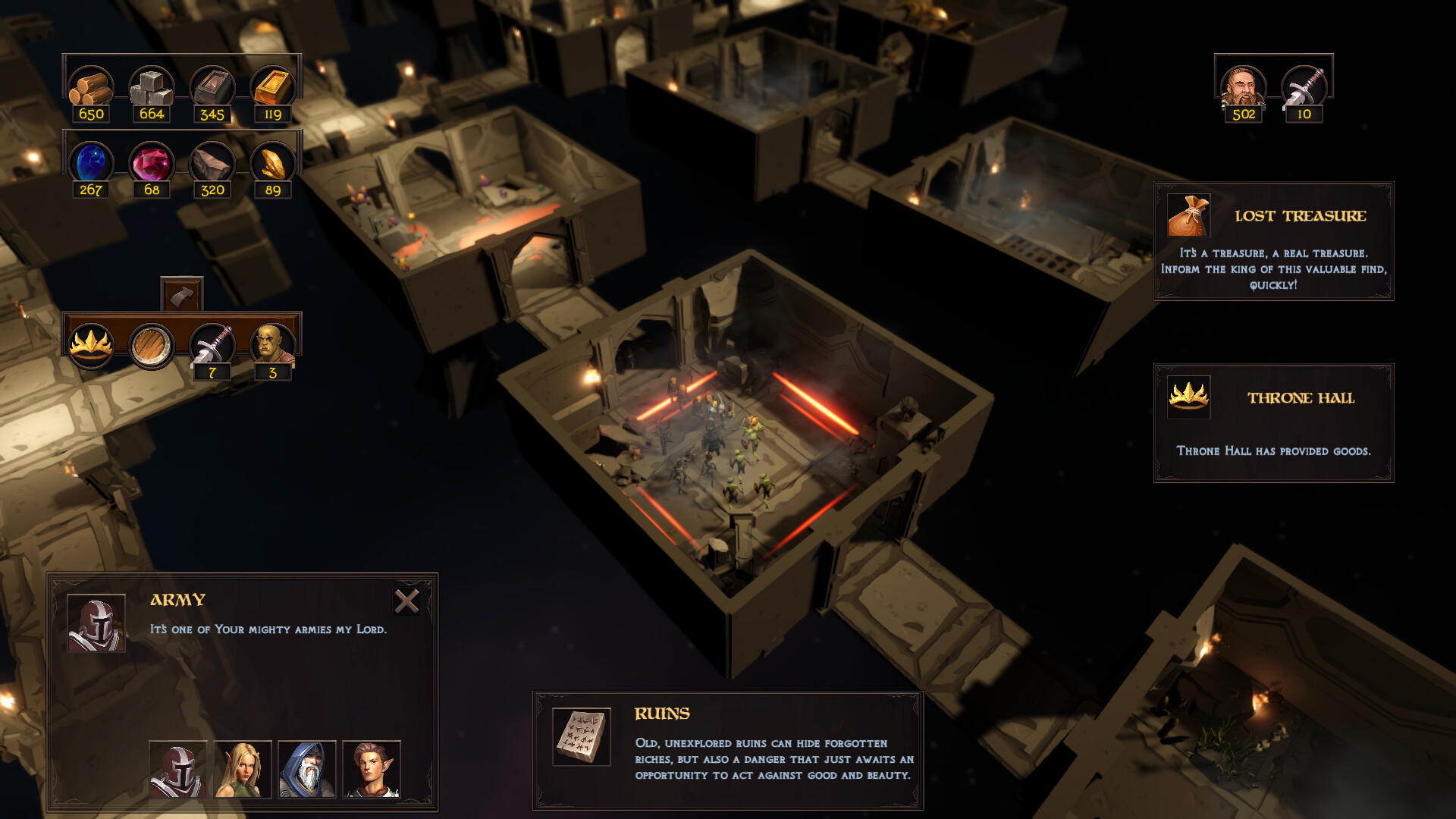The image size is (1456, 819).
Task: Select the blonde elf woman portrait
Action: pos(243,769)
